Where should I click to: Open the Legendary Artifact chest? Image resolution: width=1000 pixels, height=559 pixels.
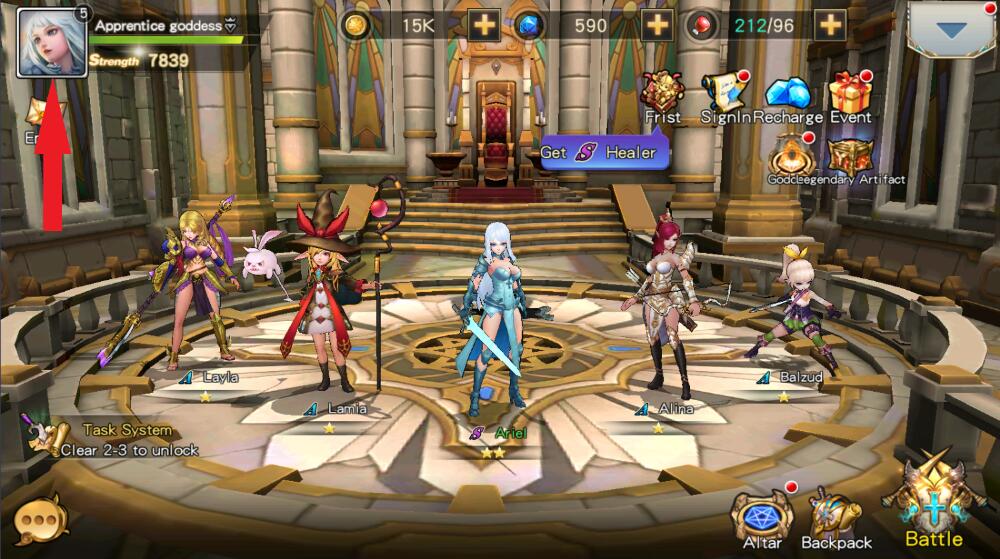pos(851,157)
